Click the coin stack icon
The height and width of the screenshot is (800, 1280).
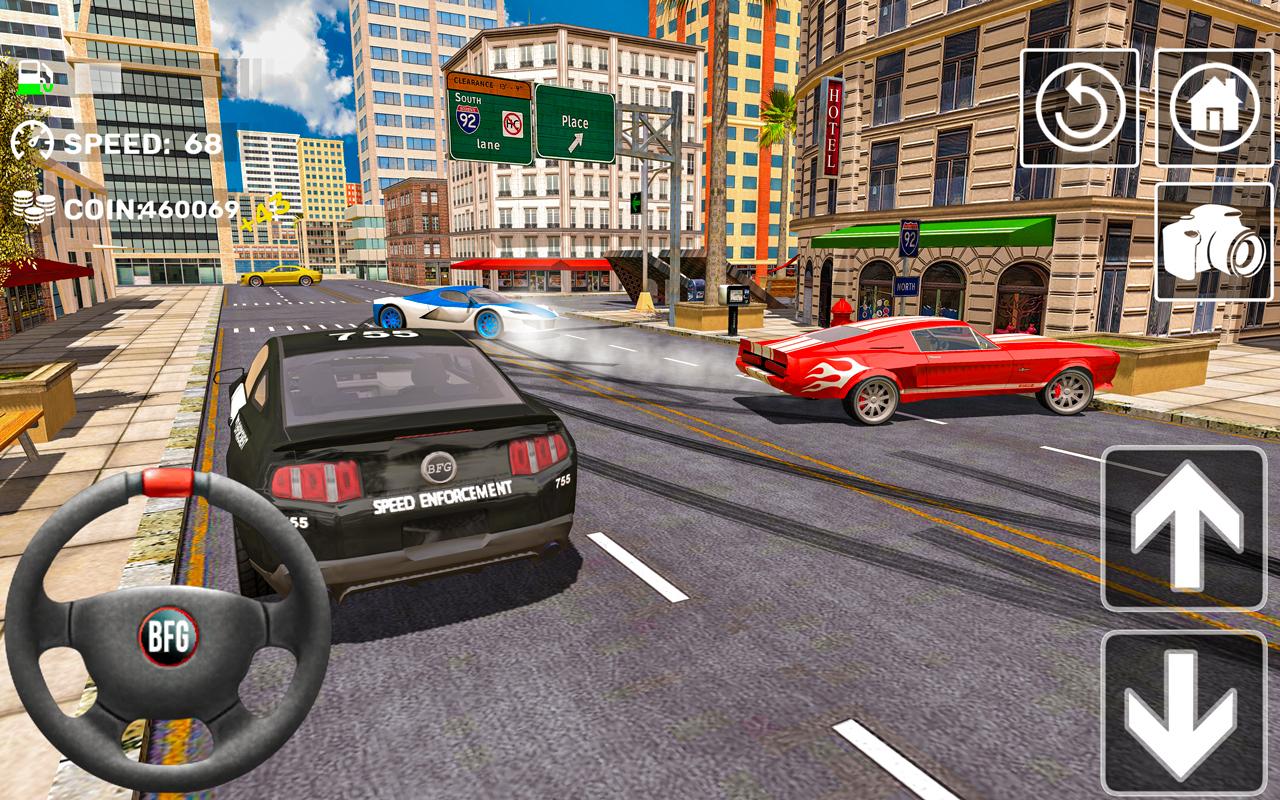pos(35,208)
